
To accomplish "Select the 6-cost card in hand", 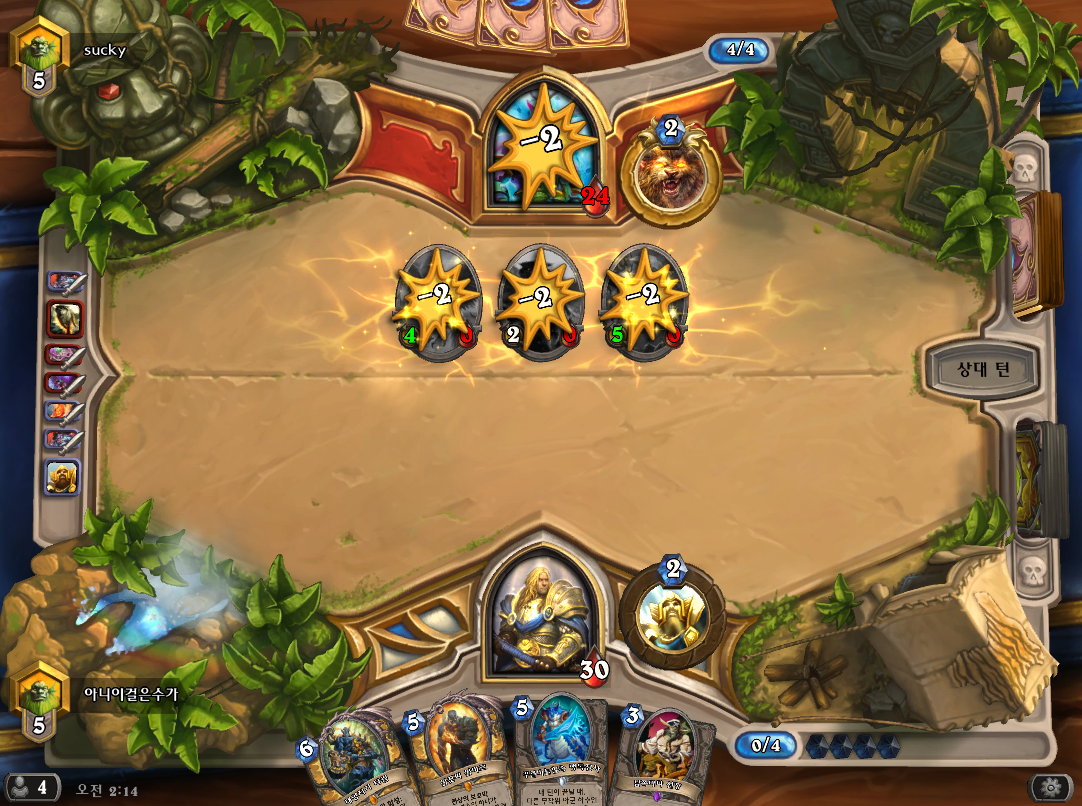I will tap(349, 762).
